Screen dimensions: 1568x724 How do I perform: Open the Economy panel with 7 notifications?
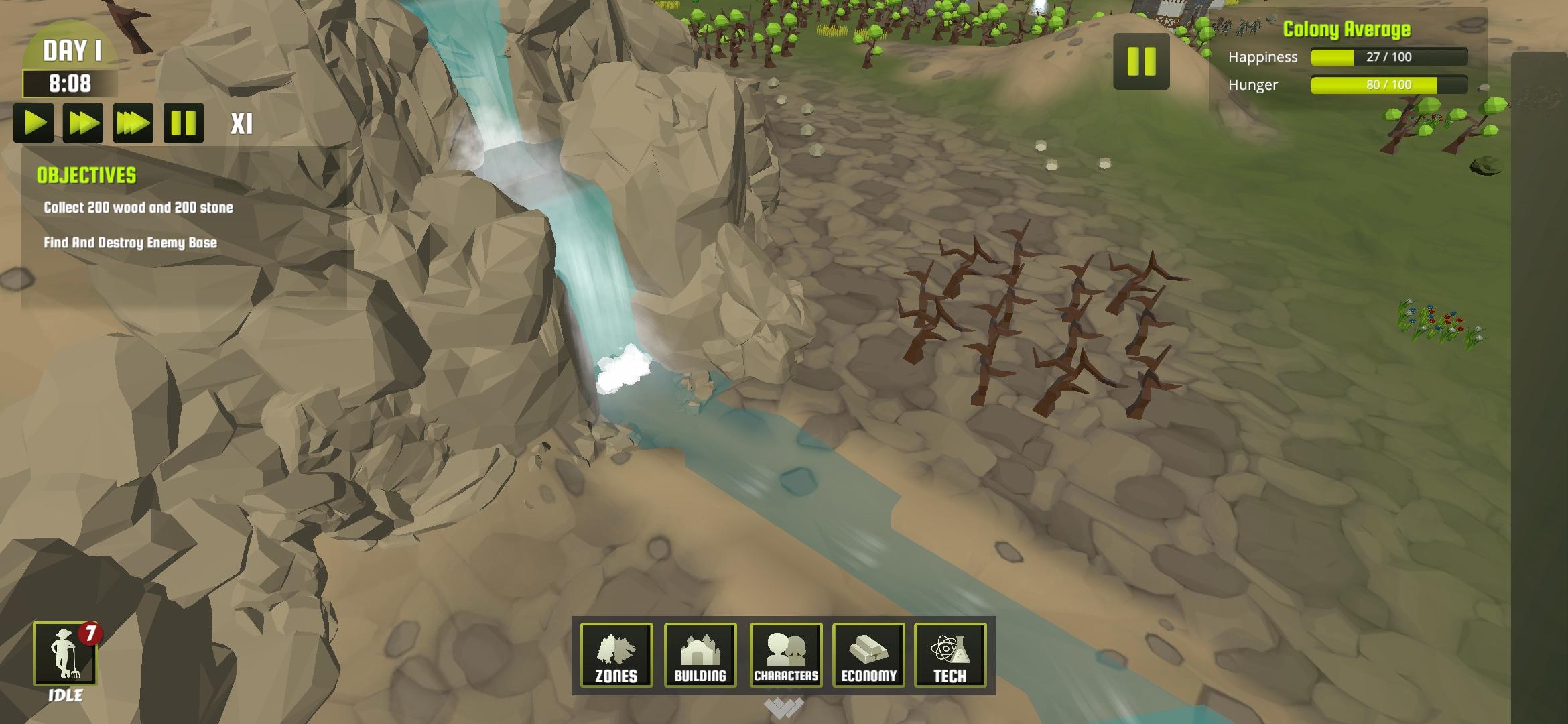[868, 656]
